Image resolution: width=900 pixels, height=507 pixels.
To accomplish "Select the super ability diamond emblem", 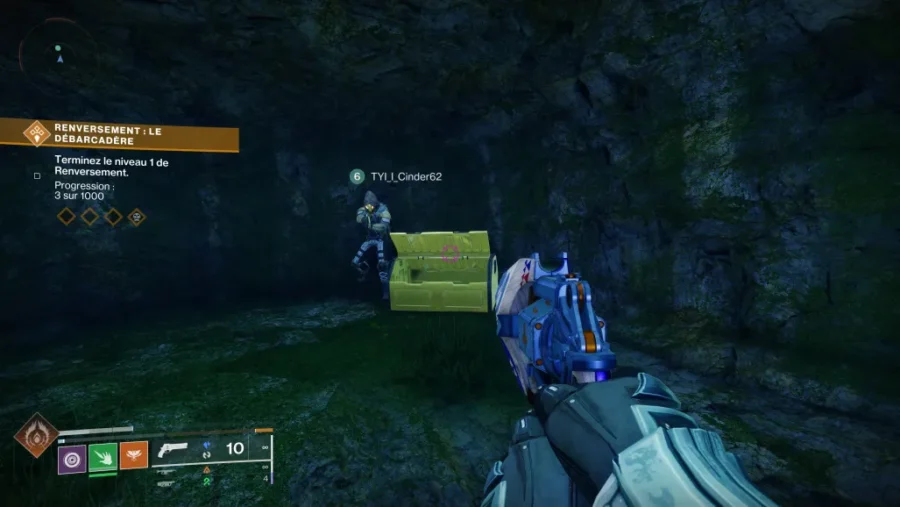I will [35, 436].
